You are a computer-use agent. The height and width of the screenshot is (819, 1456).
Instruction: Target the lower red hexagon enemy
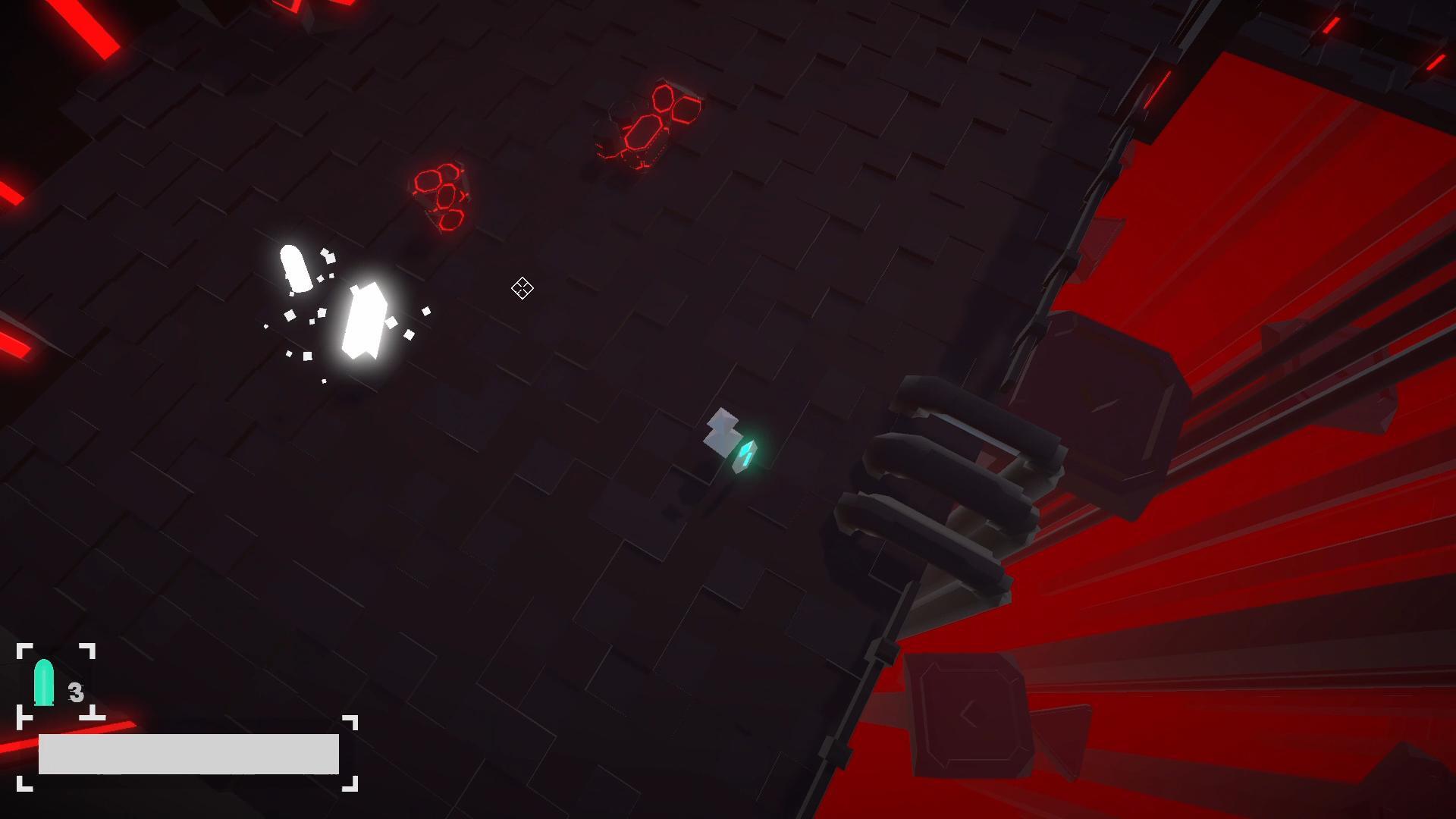pyautogui.click(x=440, y=193)
